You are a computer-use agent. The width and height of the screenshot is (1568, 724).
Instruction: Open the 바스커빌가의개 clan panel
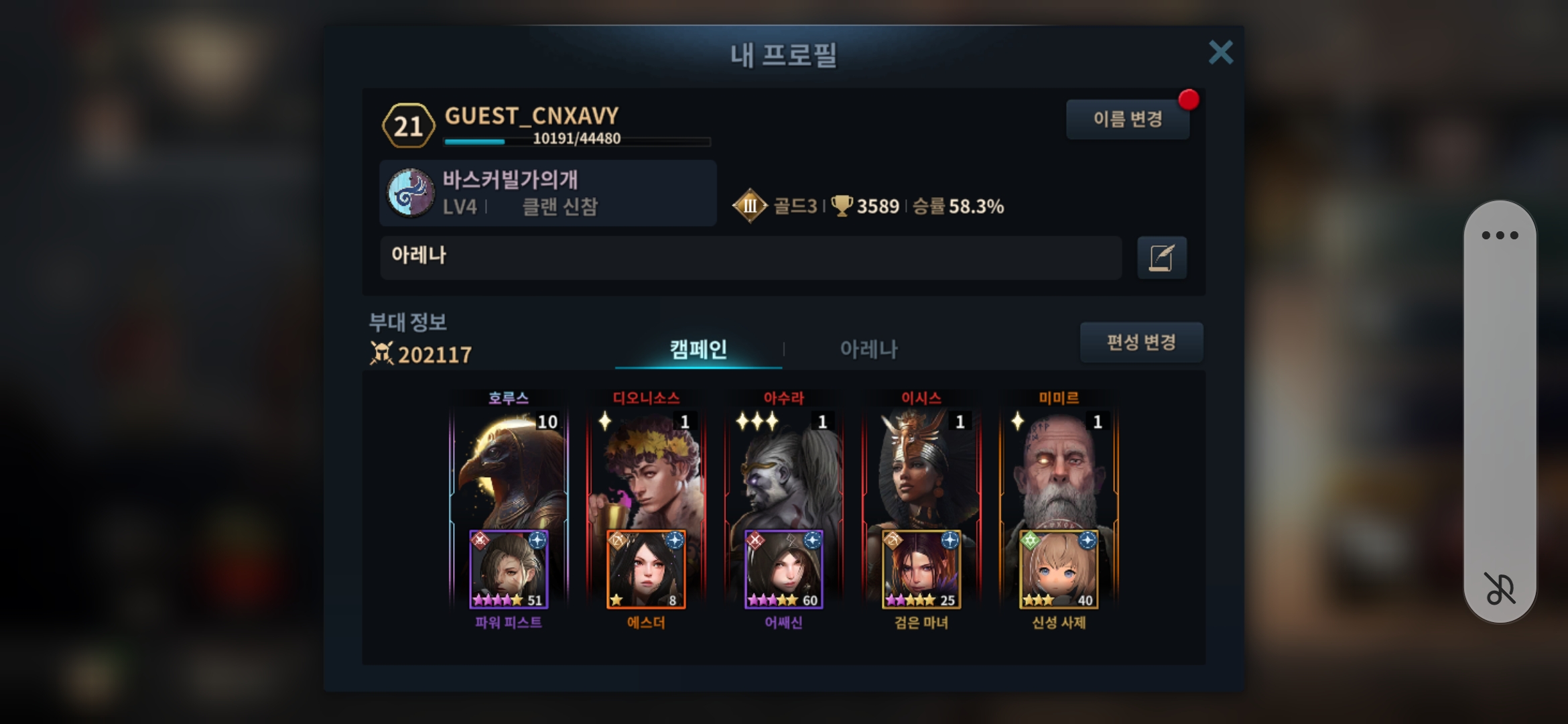pyautogui.click(x=547, y=193)
